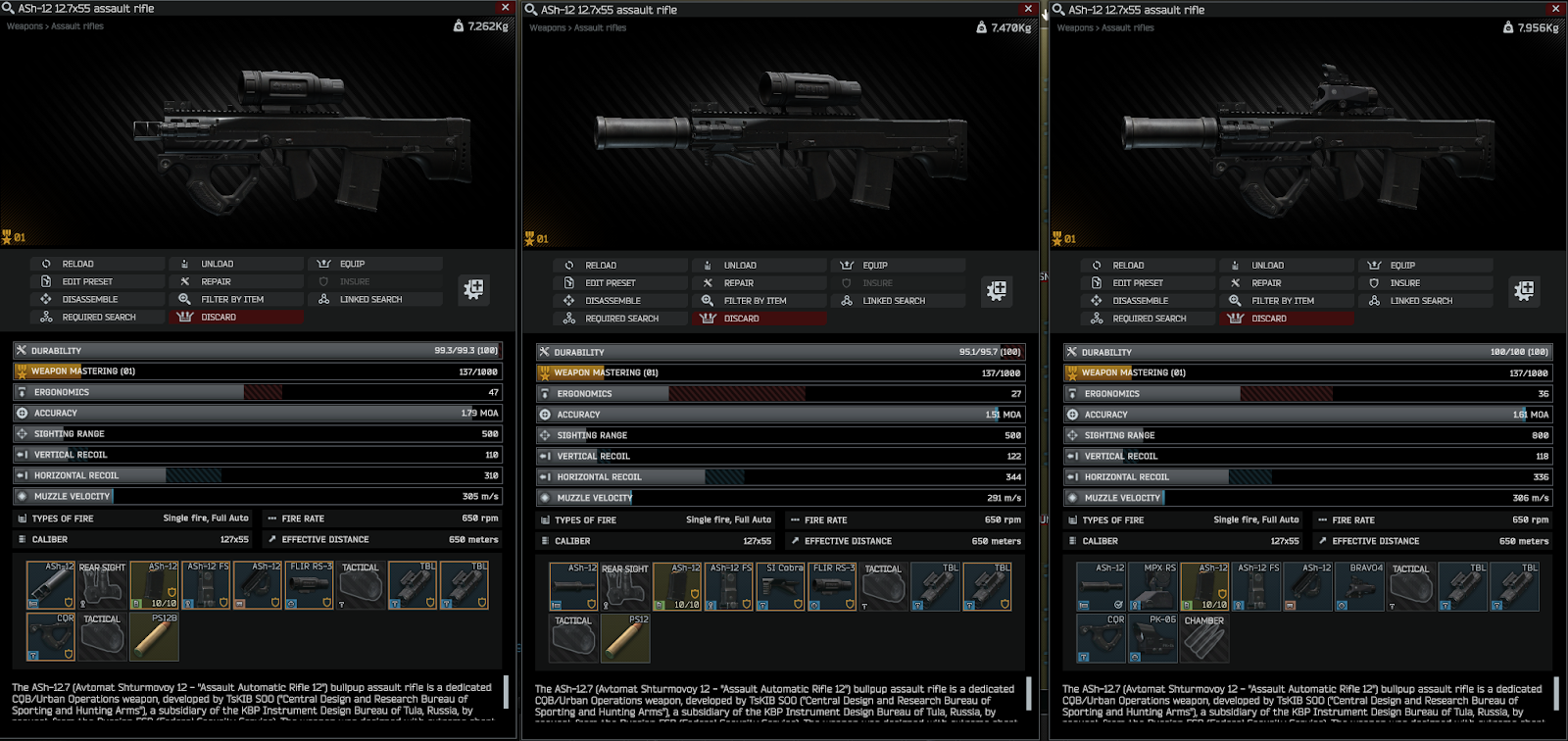Open Linked Search for the 7.470Kg rifle
Viewport: 1568px width, 741px height.
(x=893, y=301)
